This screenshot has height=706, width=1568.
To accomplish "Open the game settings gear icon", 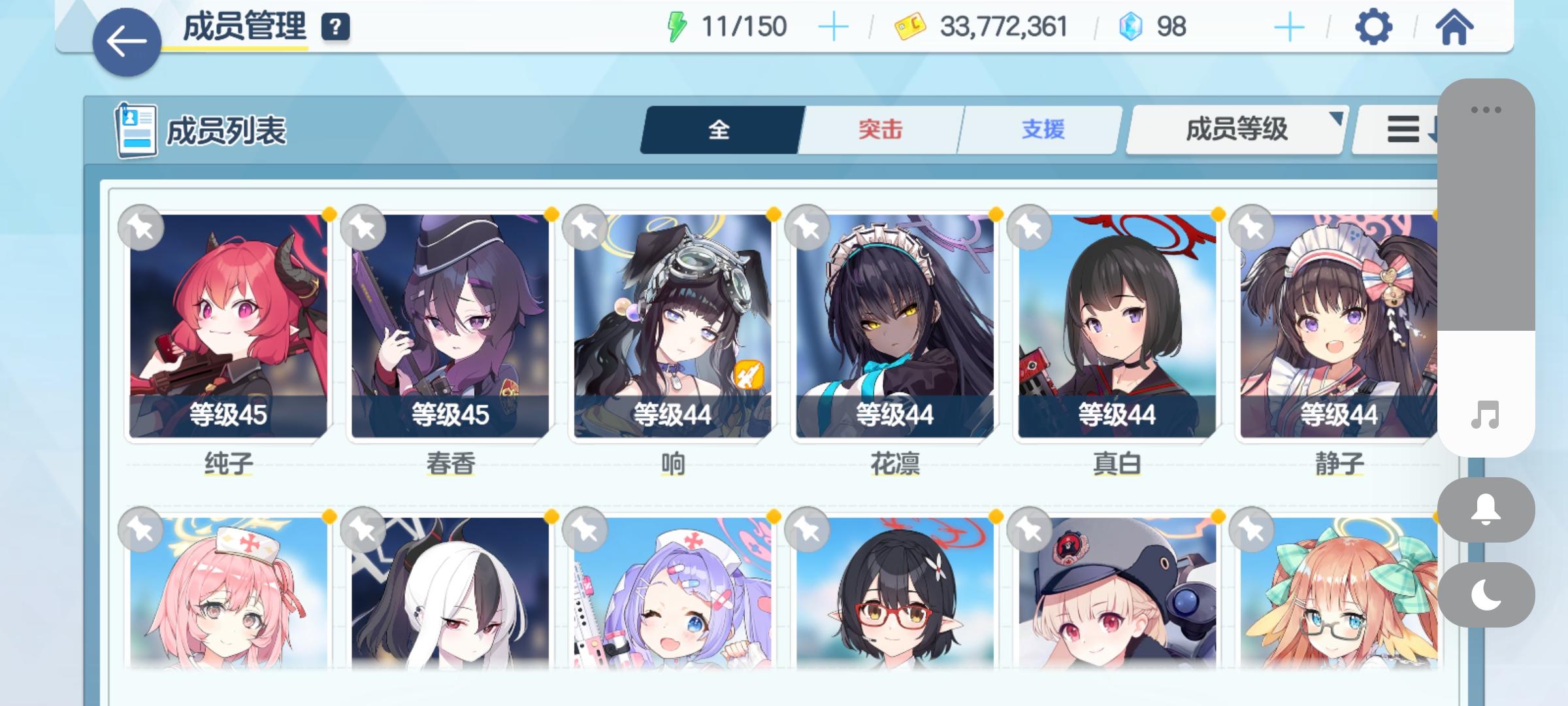I will point(1374,27).
